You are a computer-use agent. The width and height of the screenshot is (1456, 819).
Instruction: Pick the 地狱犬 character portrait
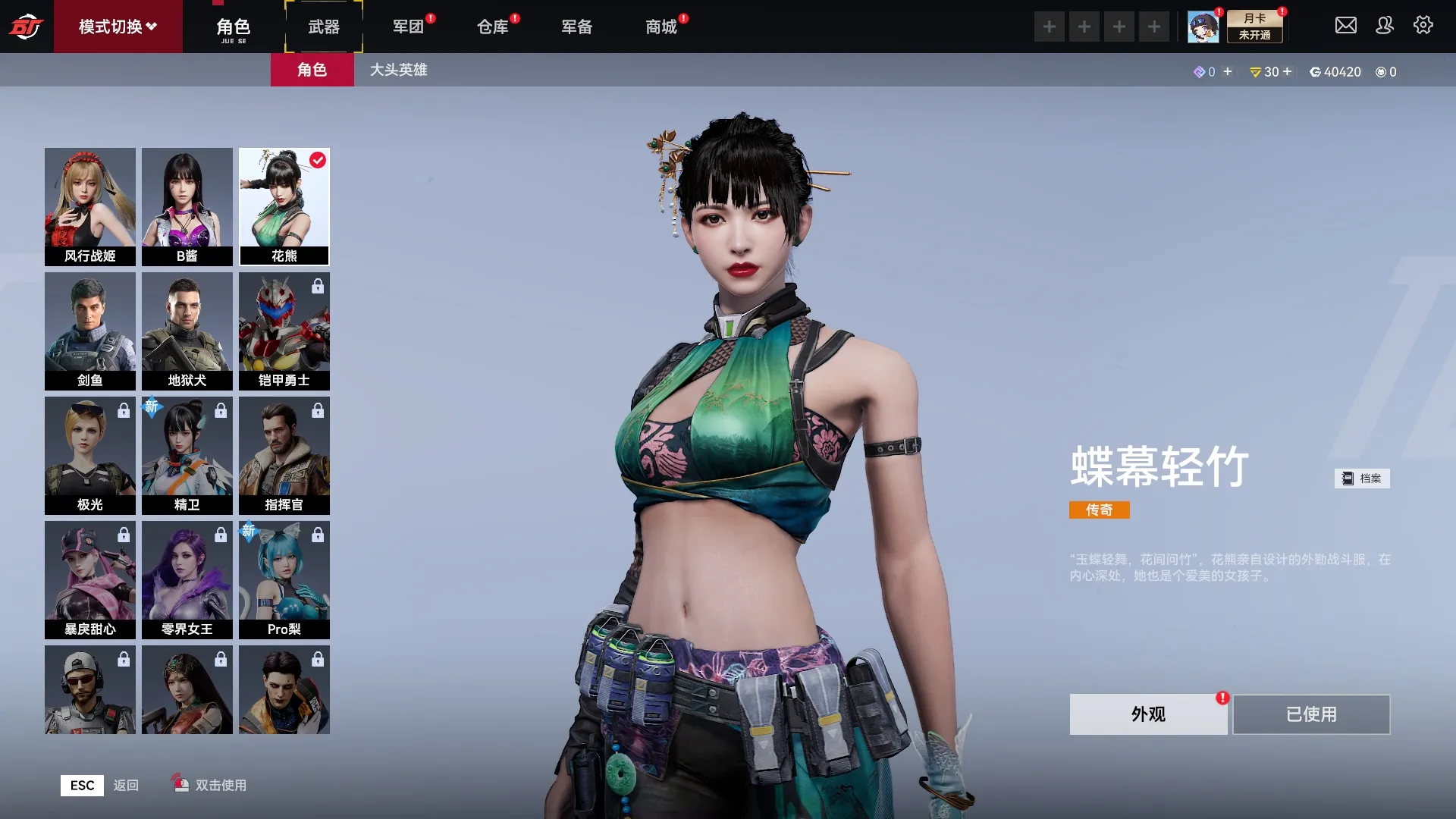click(x=187, y=331)
